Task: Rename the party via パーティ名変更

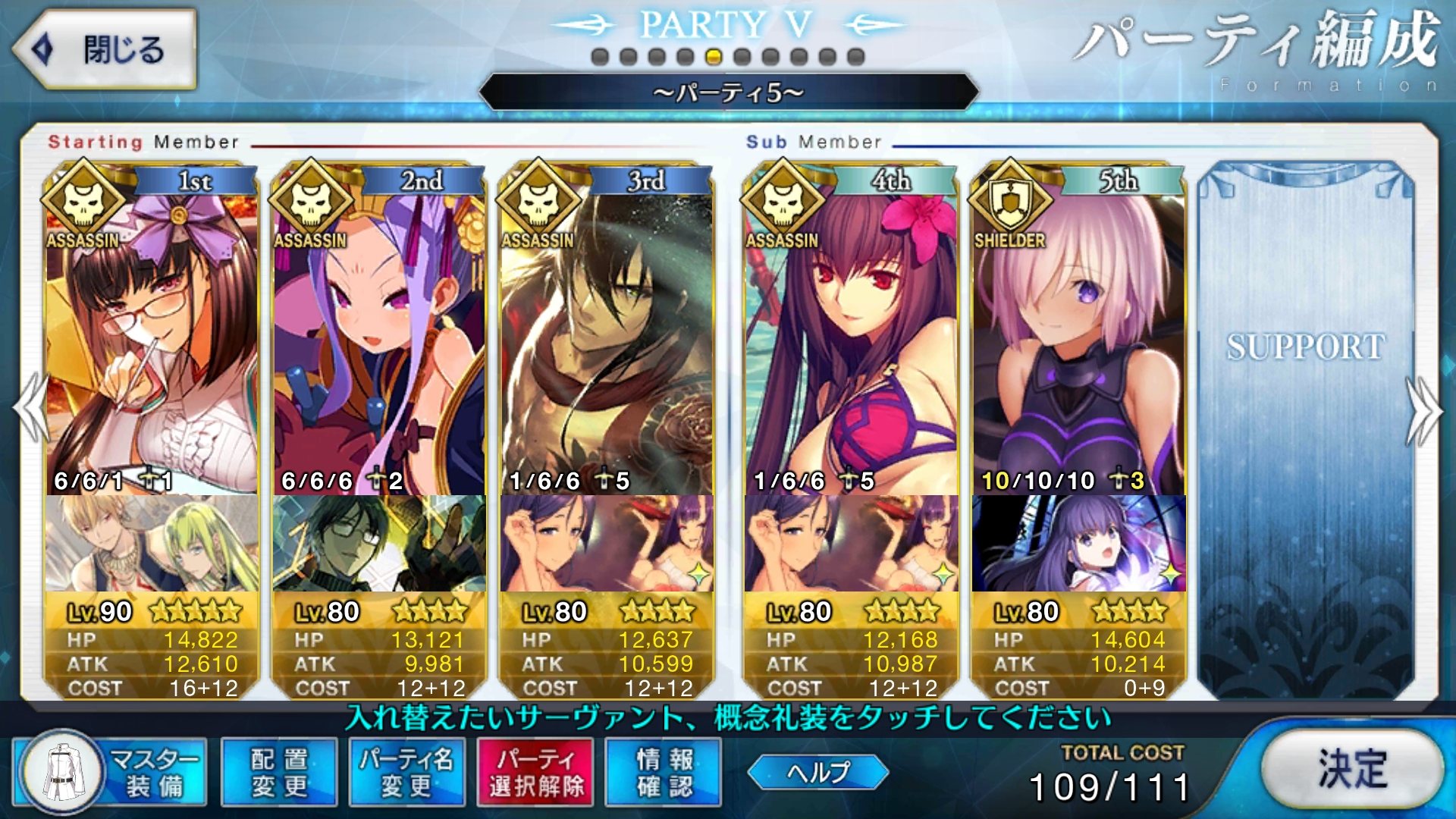Action: (406, 772)
